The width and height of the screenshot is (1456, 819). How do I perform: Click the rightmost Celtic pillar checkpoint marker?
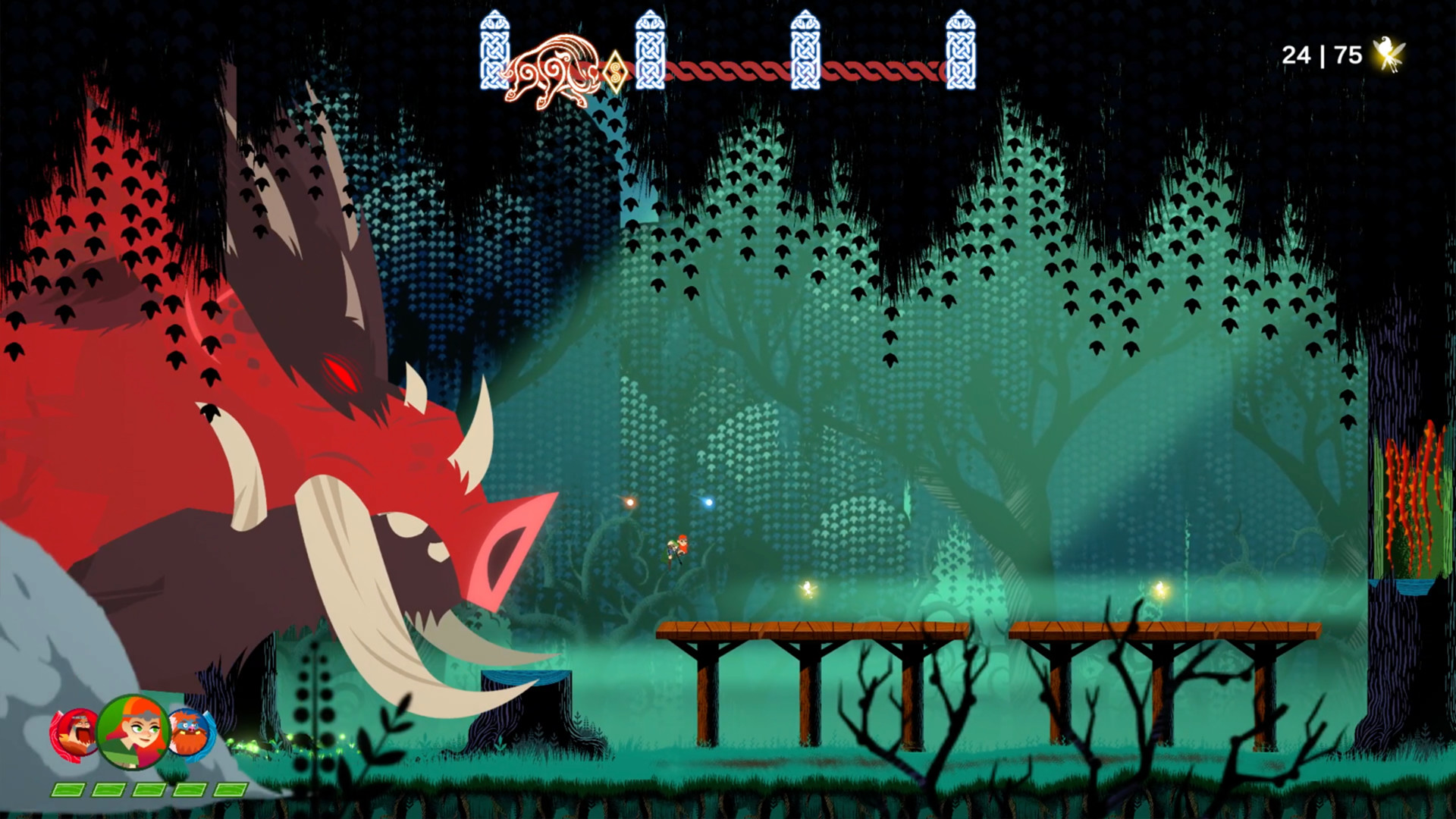coord(961,49)
